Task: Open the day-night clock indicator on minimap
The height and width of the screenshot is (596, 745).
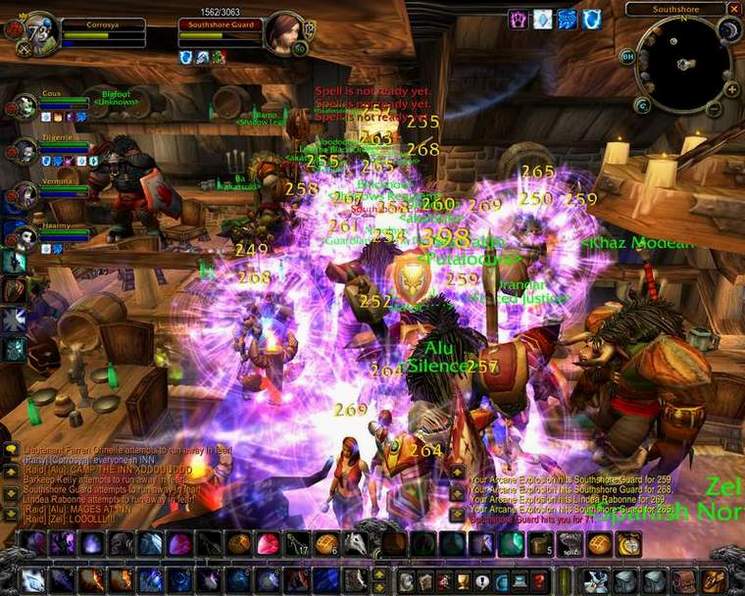Action: (729, 31)
